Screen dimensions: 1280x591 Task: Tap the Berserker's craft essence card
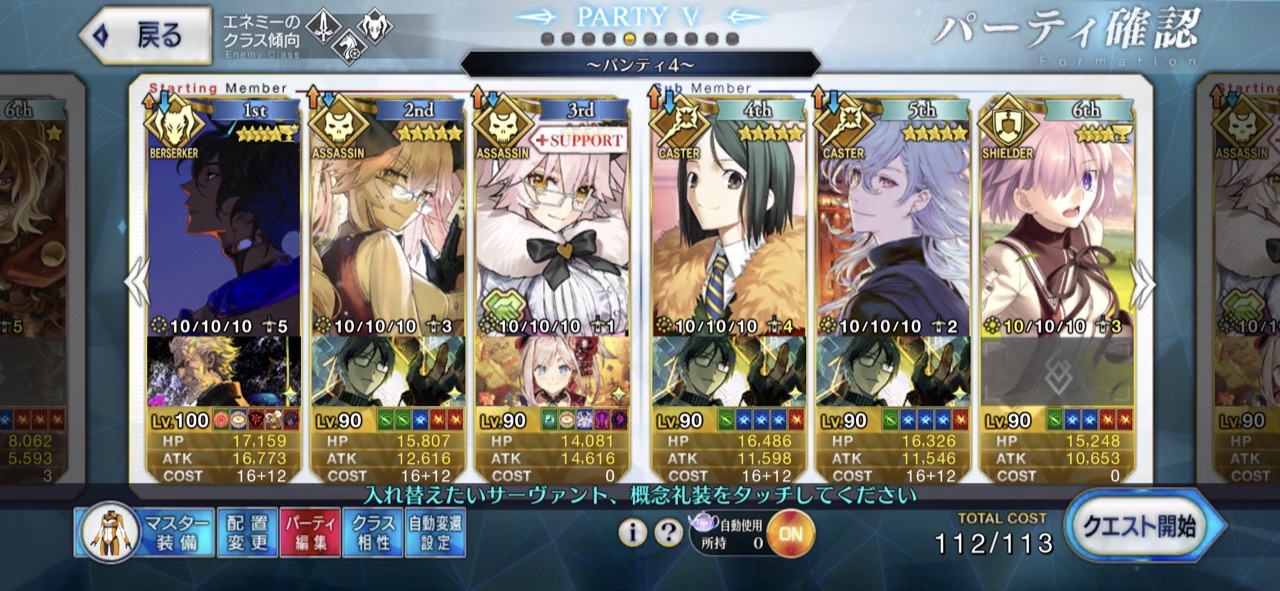click(x=223, y=371)
